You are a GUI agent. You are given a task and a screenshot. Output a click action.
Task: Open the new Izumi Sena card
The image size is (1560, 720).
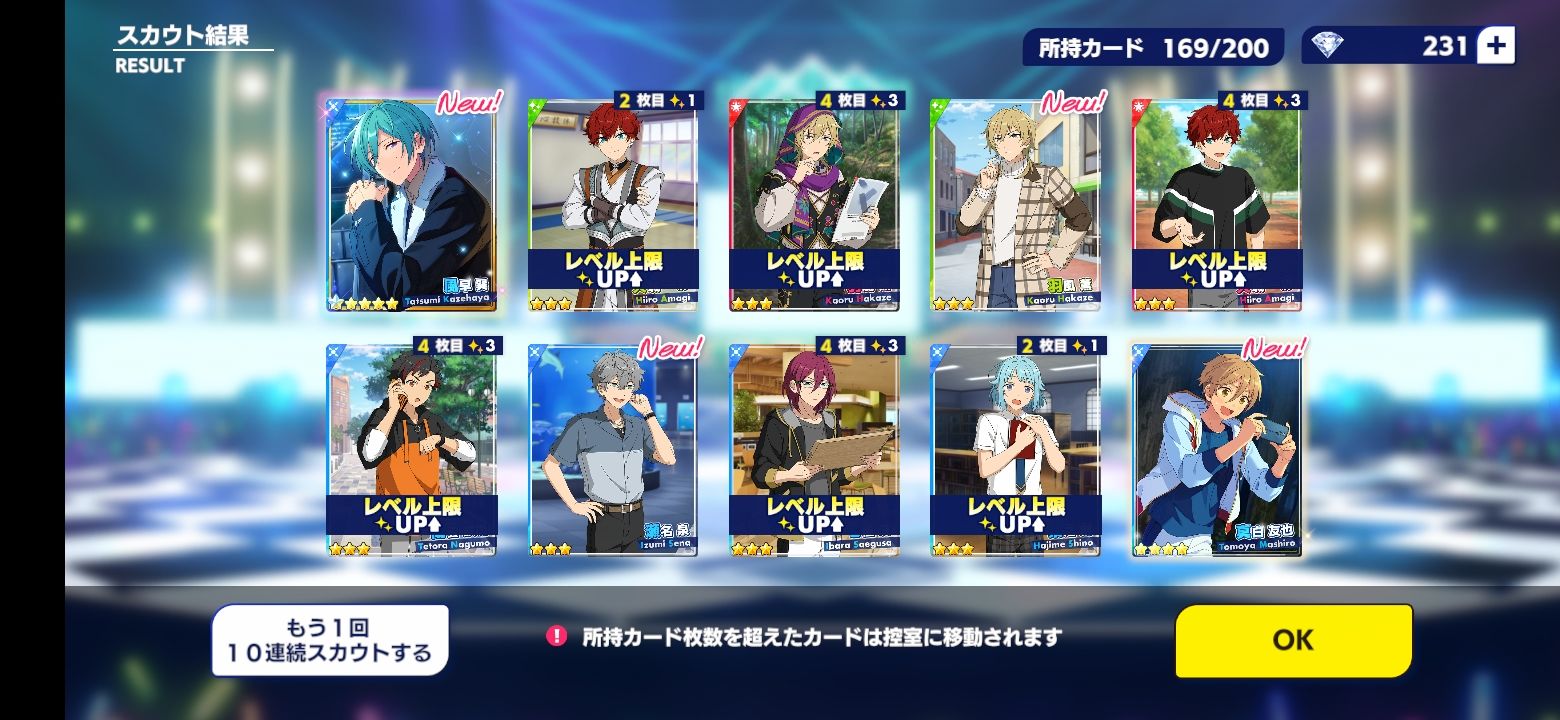(x=613, y=449)
